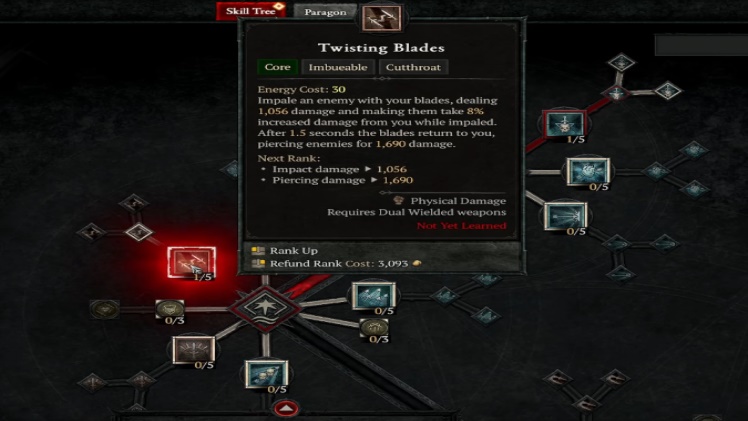
Task: Click the red up-arrow button at the bottom
Action: pos(286,409)
